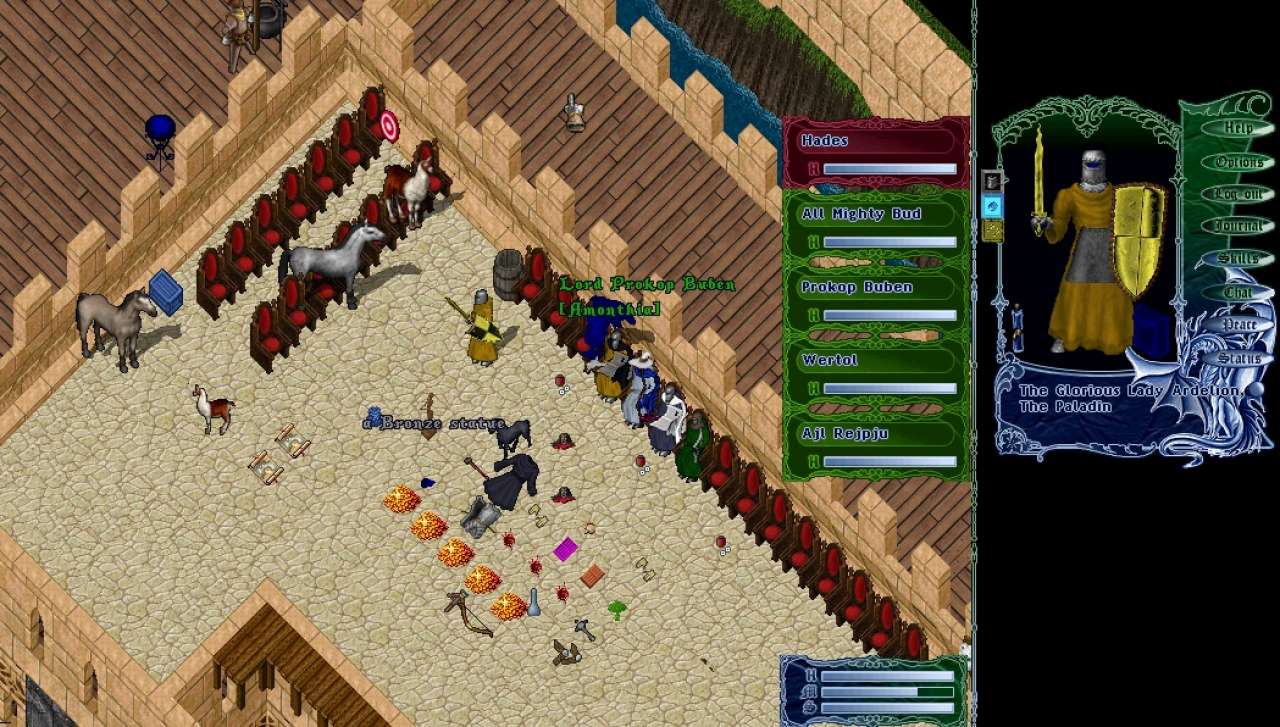The image size is (1280, 727).
Task: Open the Help menu
Action: (1238, 129)
